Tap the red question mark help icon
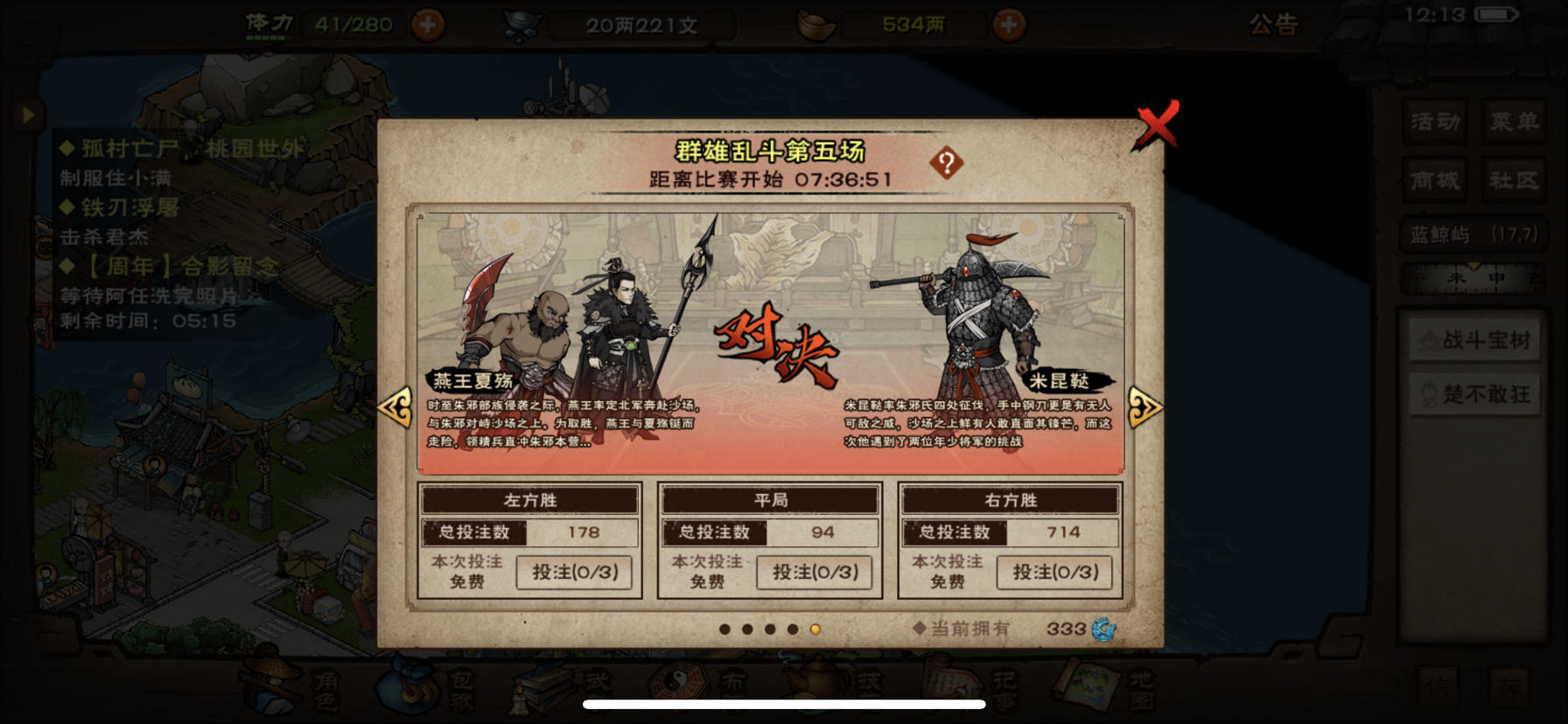Viewport: 1568px width, 724px height. 948,164
